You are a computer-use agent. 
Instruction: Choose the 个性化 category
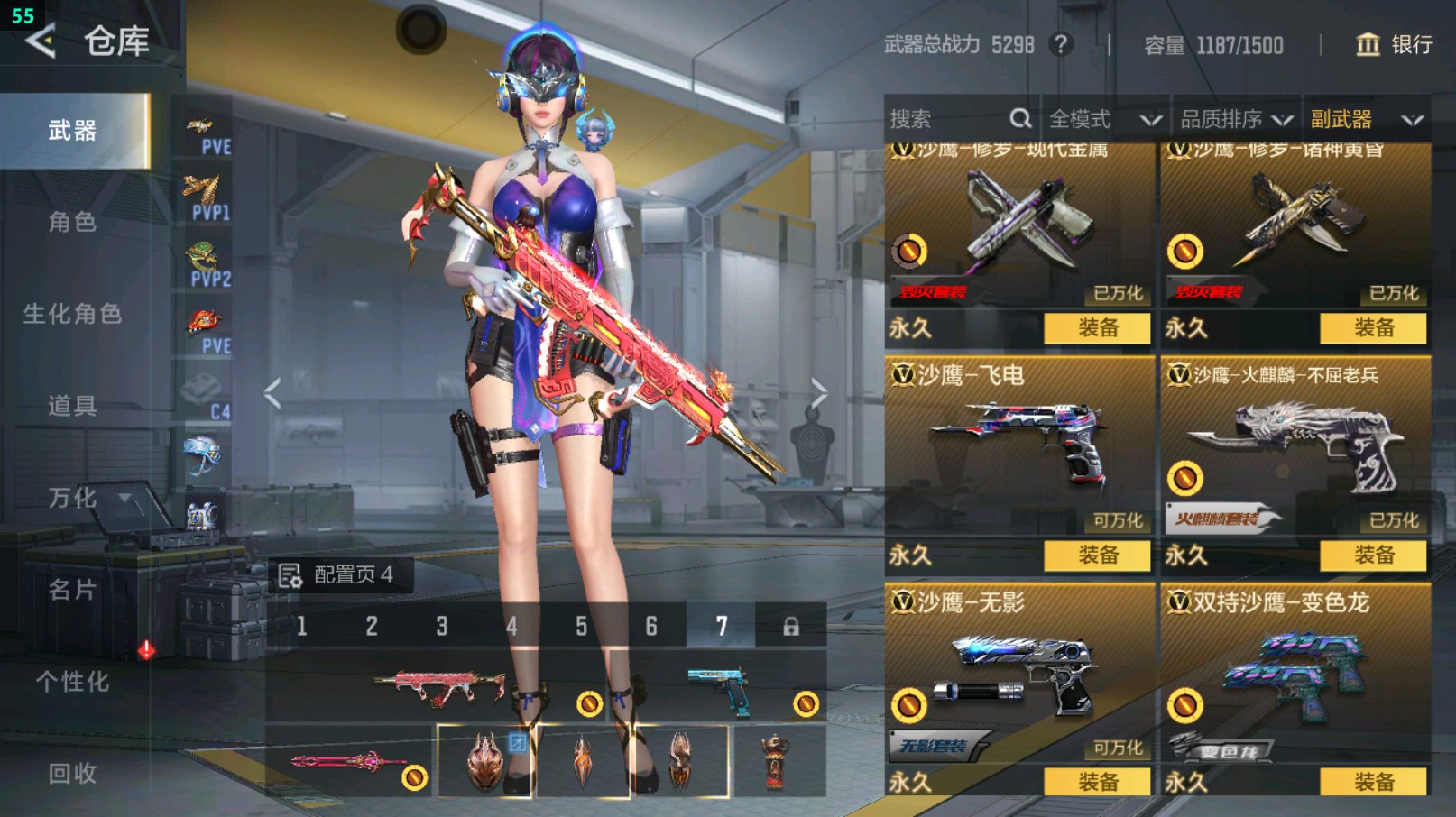pos(72,682)
